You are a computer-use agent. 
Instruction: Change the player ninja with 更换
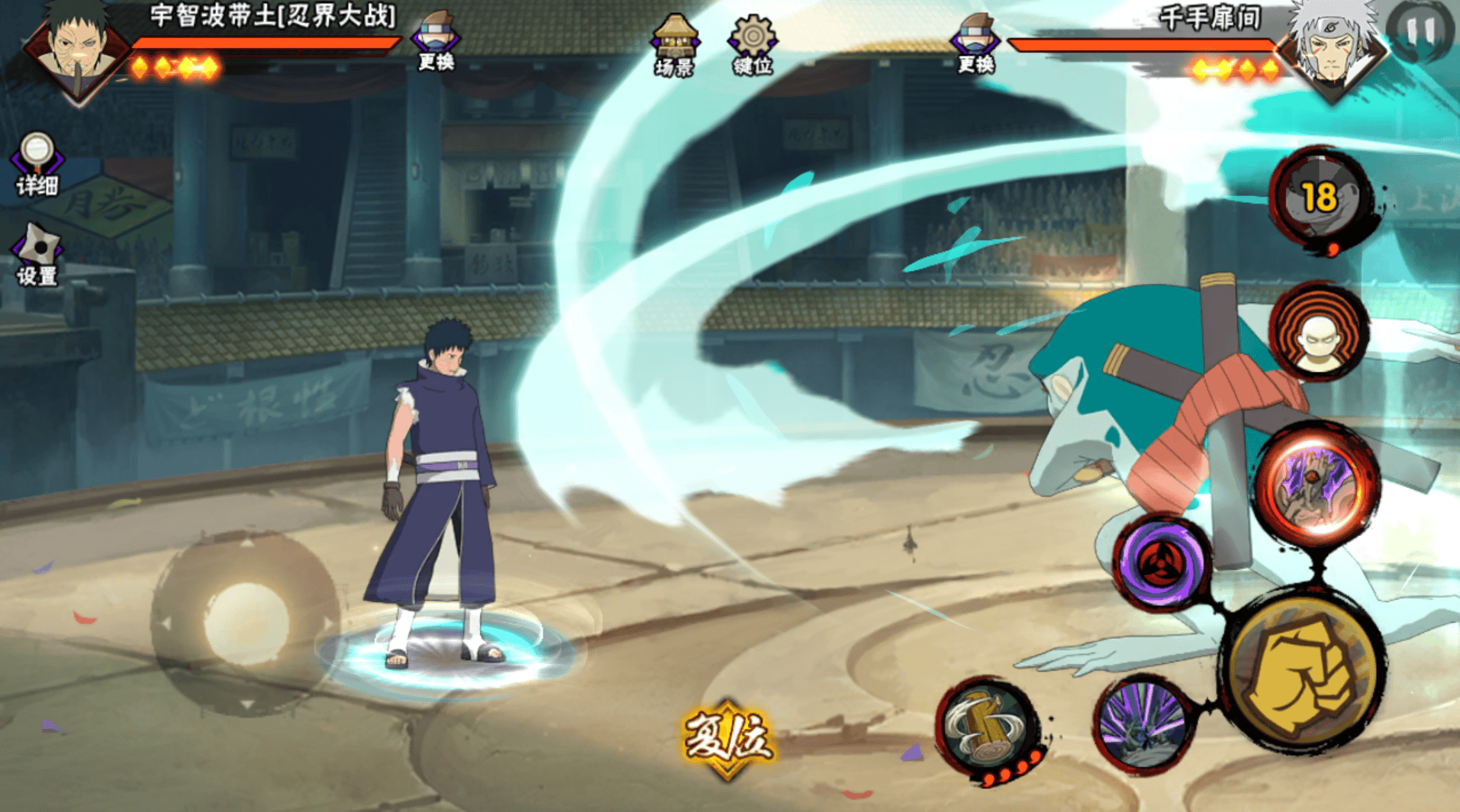(x=436, y=41)
